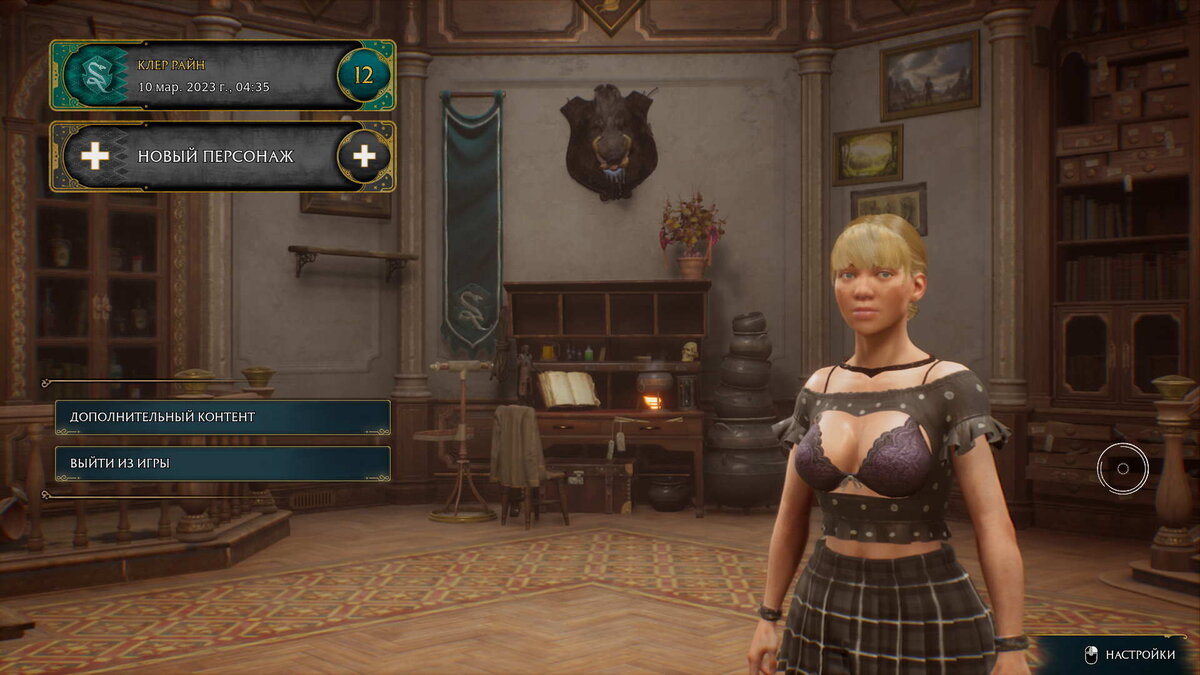The image size is (1200, 675).
Task: Open Настройки settings
Action: (x=1130, y=655)
